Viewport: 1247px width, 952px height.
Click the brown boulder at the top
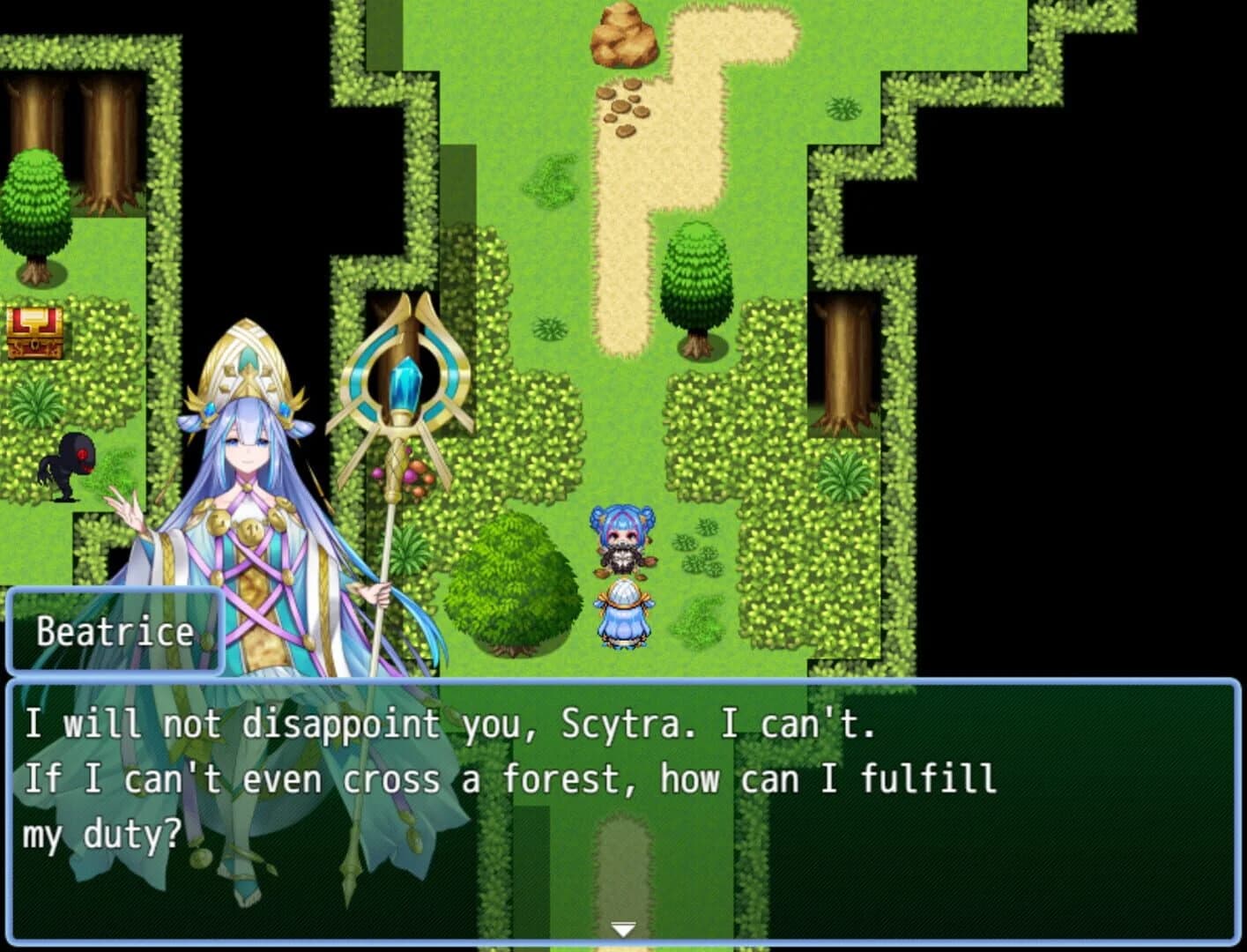tap(623, 37)
